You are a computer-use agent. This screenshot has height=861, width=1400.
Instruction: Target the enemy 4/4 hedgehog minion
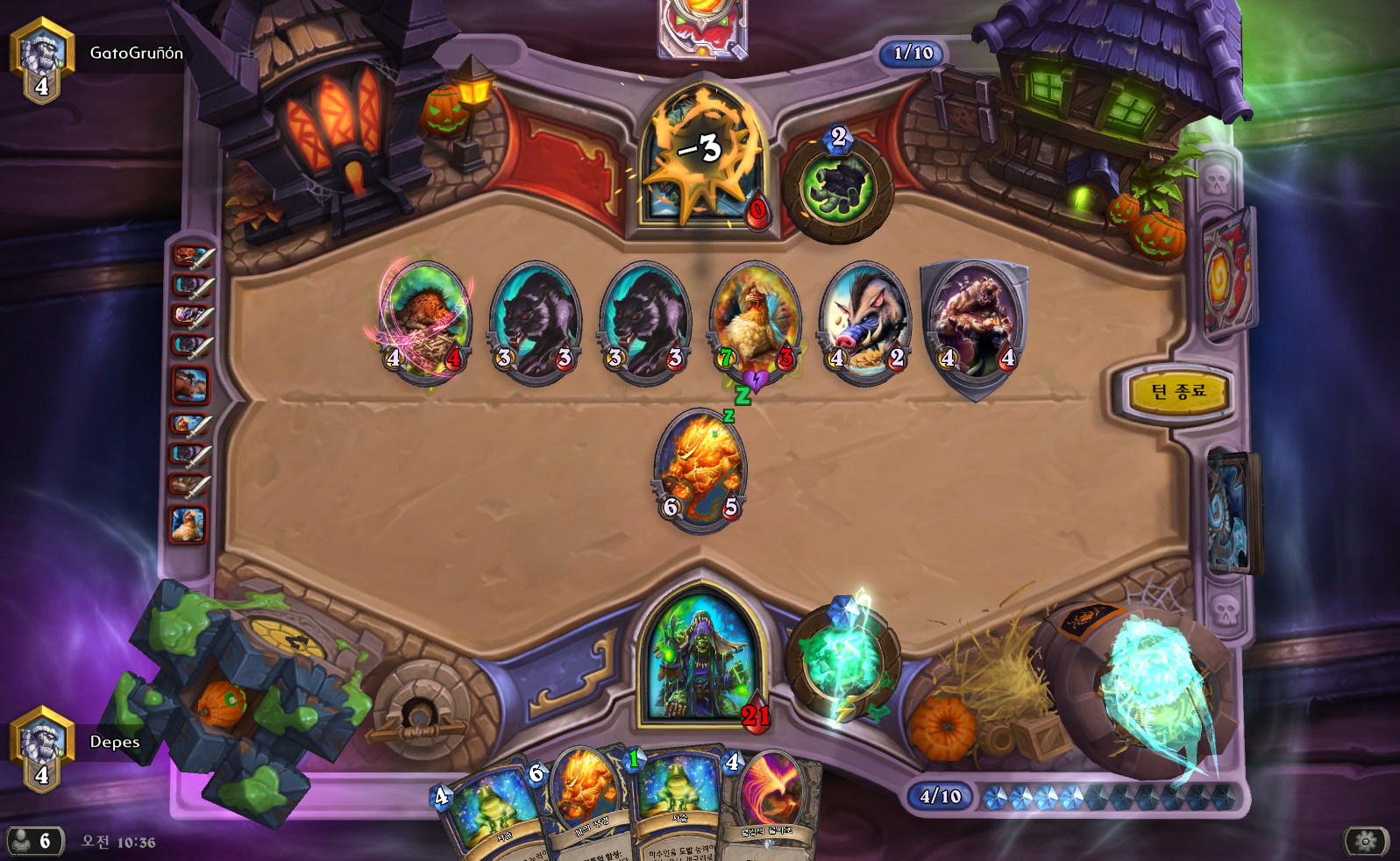(x=425, y=320)
